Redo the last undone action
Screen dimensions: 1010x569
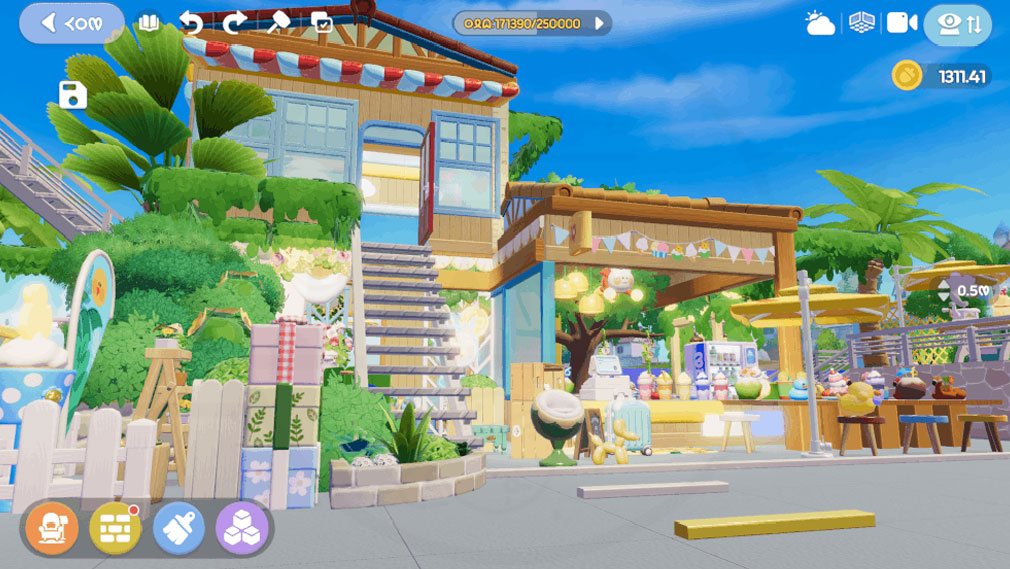[x=235, y=23]
